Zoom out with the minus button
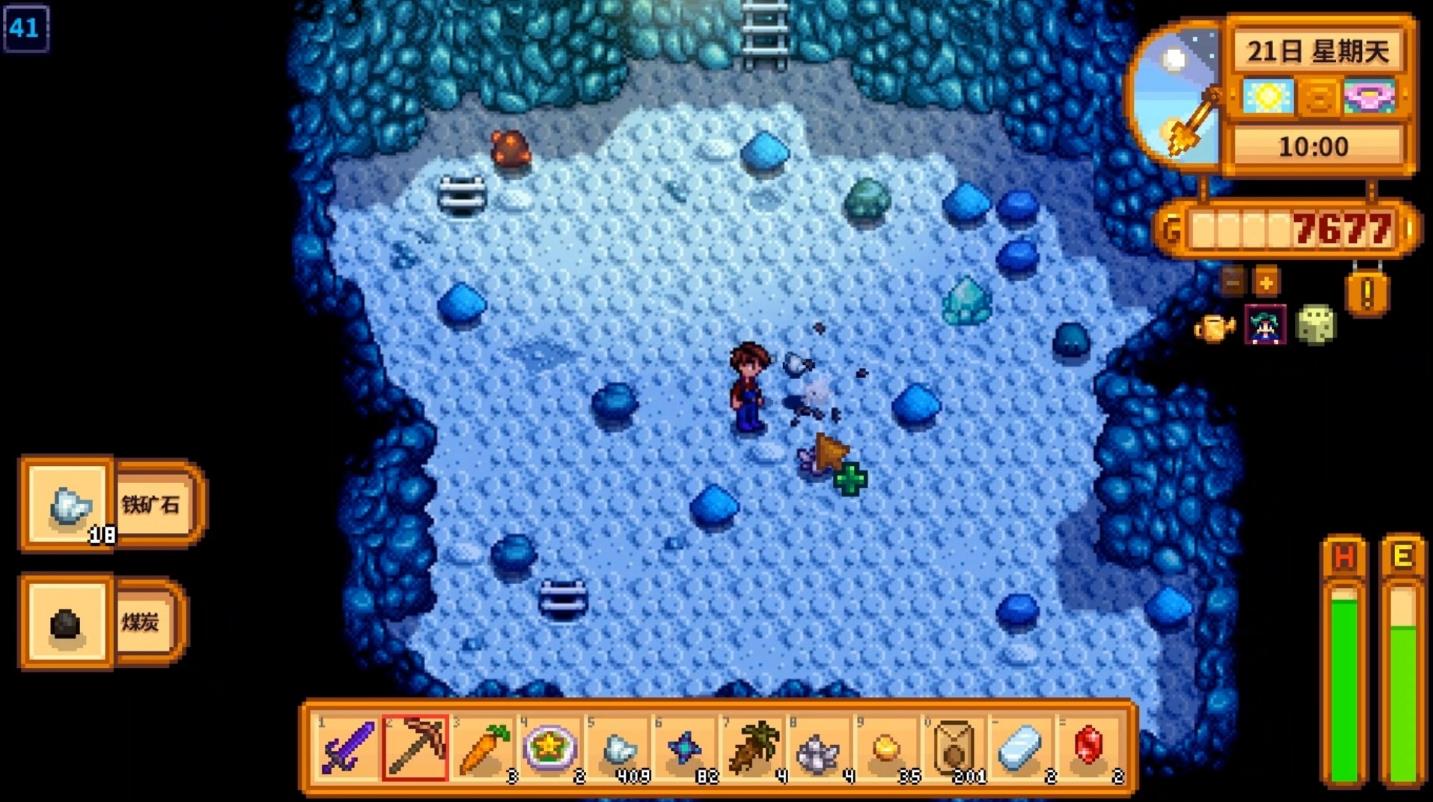The width and height of the screenshot is (1433, 802). pyautogui.click(x=1233, y=281)
